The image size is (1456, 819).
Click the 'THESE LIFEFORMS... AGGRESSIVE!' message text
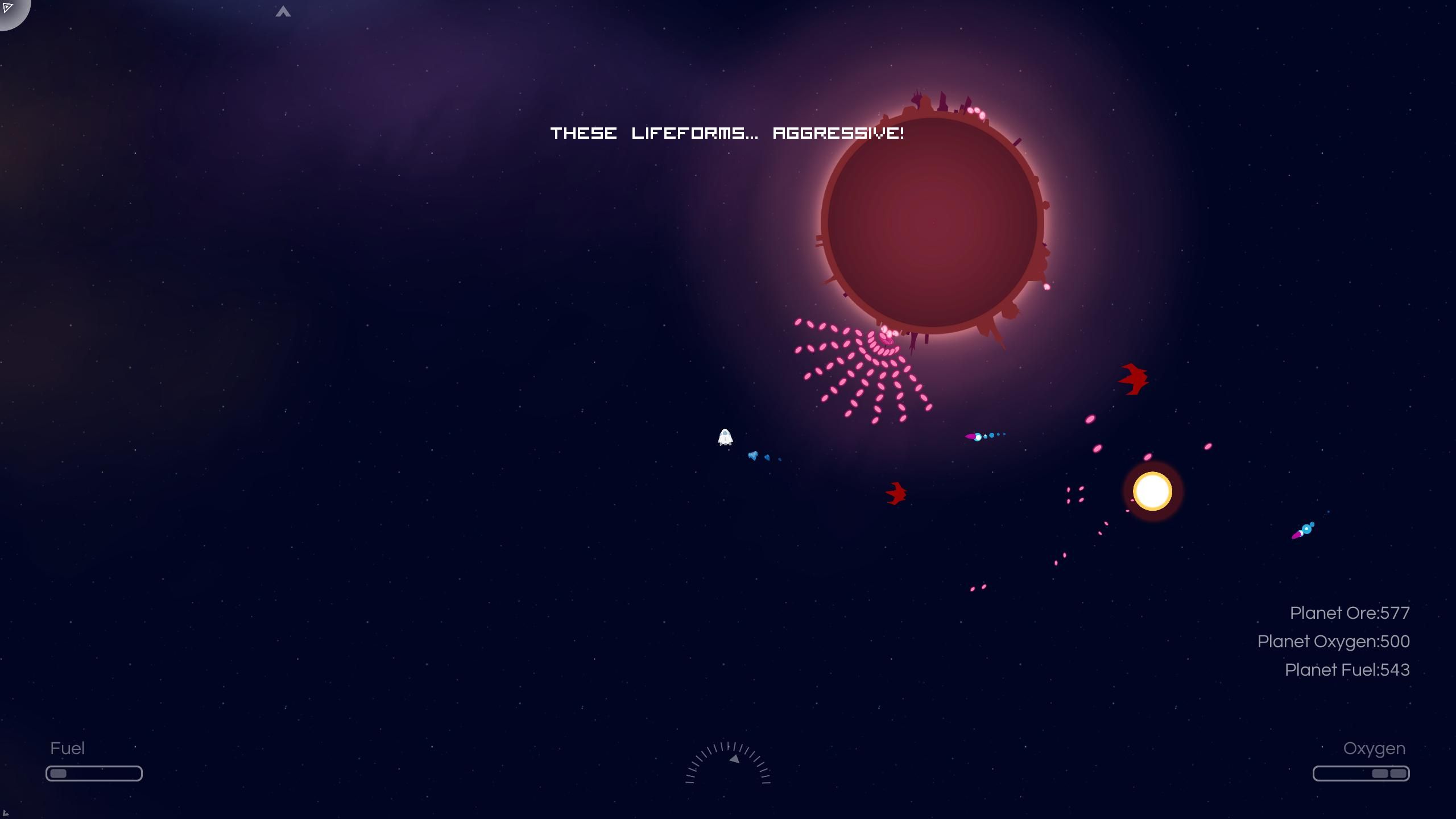coord(727,133)
